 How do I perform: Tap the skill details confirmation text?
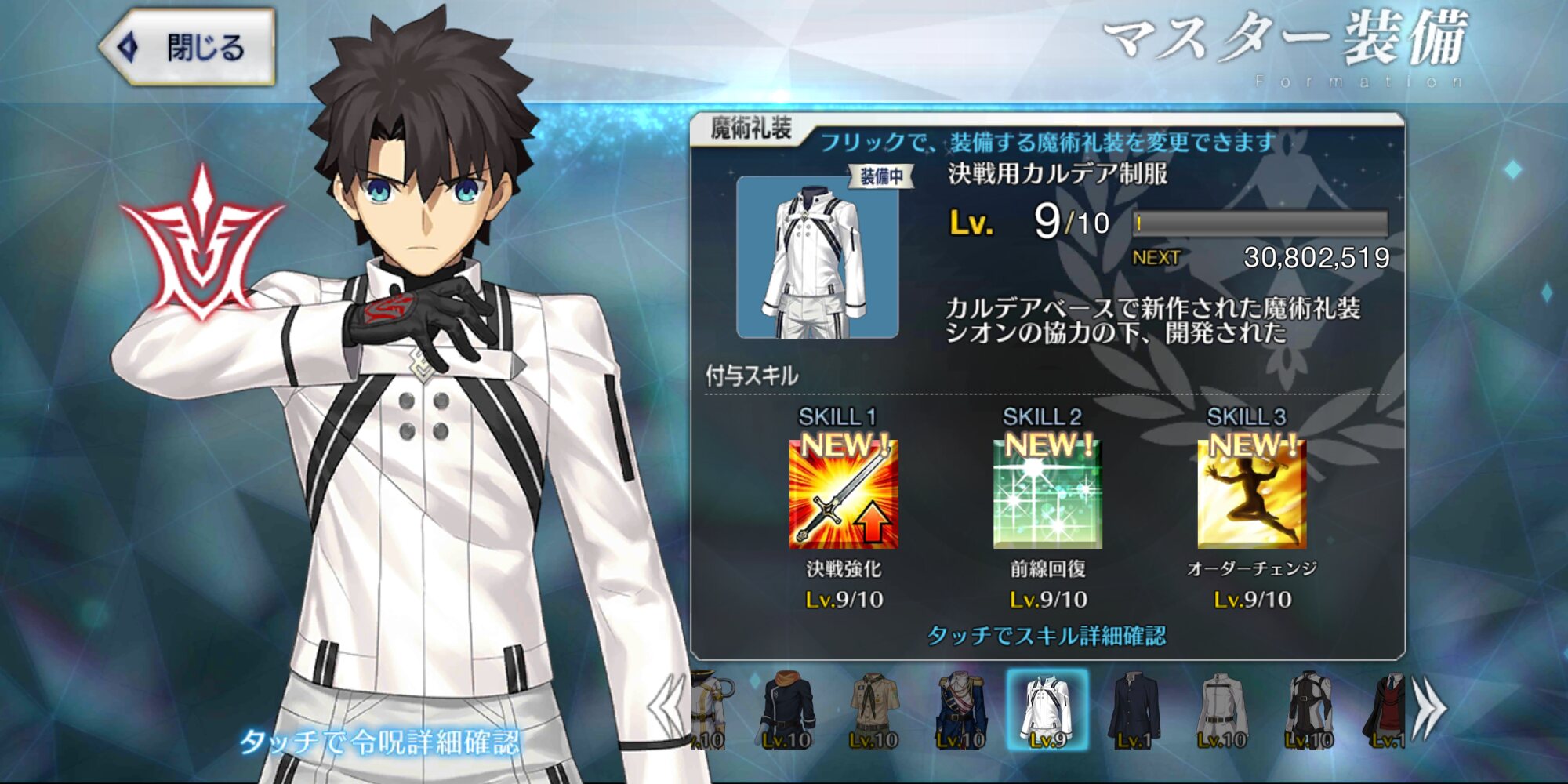[x=1047, y=635]
